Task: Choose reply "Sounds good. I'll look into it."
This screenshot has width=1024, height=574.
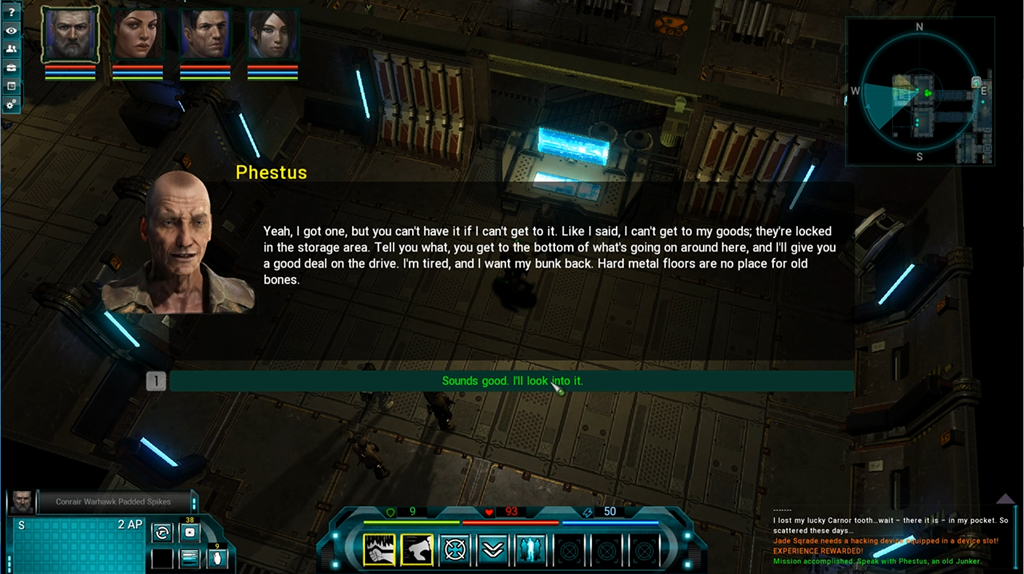Action: (x=511, y=381)
